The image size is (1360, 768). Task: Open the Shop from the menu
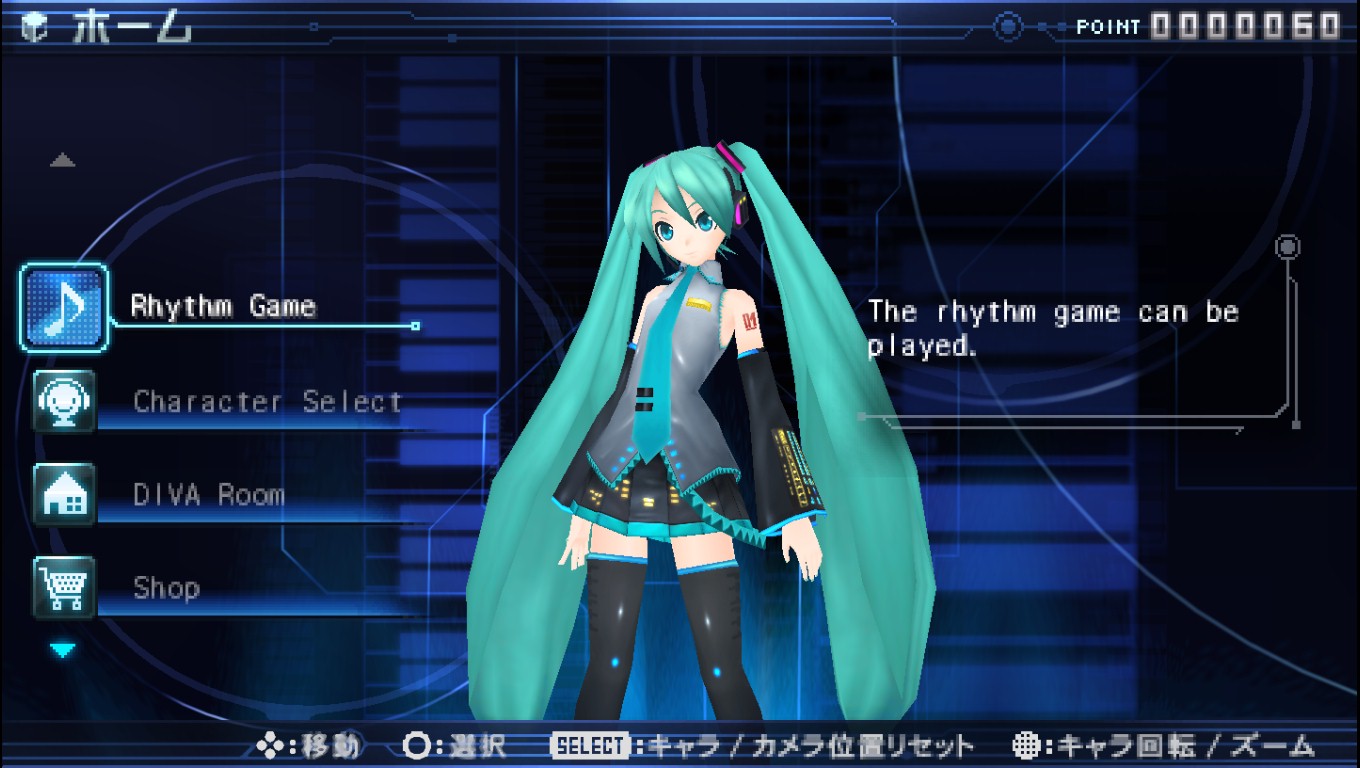pyautogui.click(x=166, y=588)
